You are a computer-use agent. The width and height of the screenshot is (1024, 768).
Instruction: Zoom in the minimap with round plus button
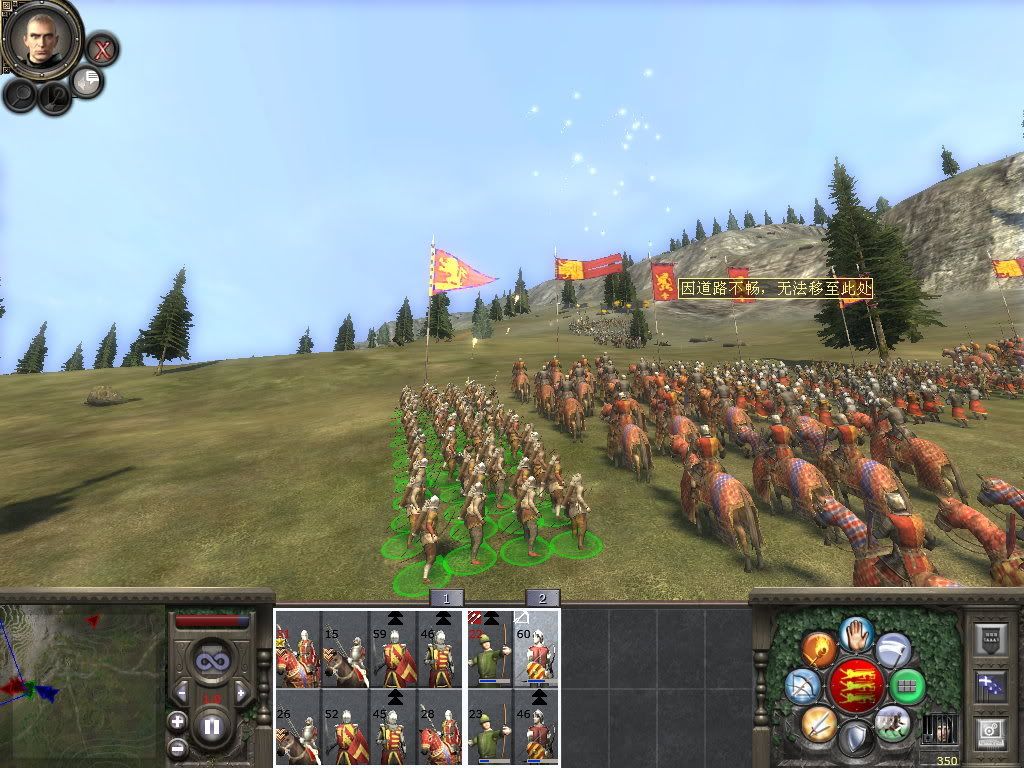pos(177,721)
